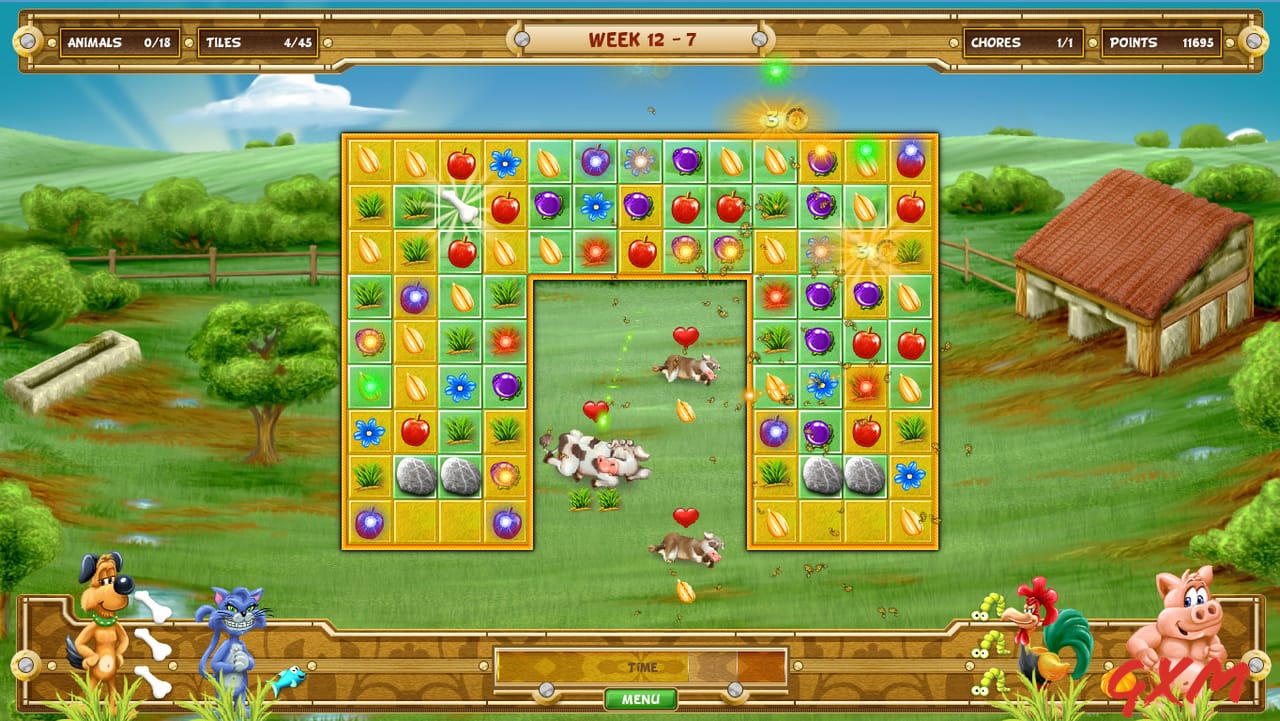Open the CHORES 1/1 panel
Viewport: 1280px width, 721px height.
tap(1022, 43)
